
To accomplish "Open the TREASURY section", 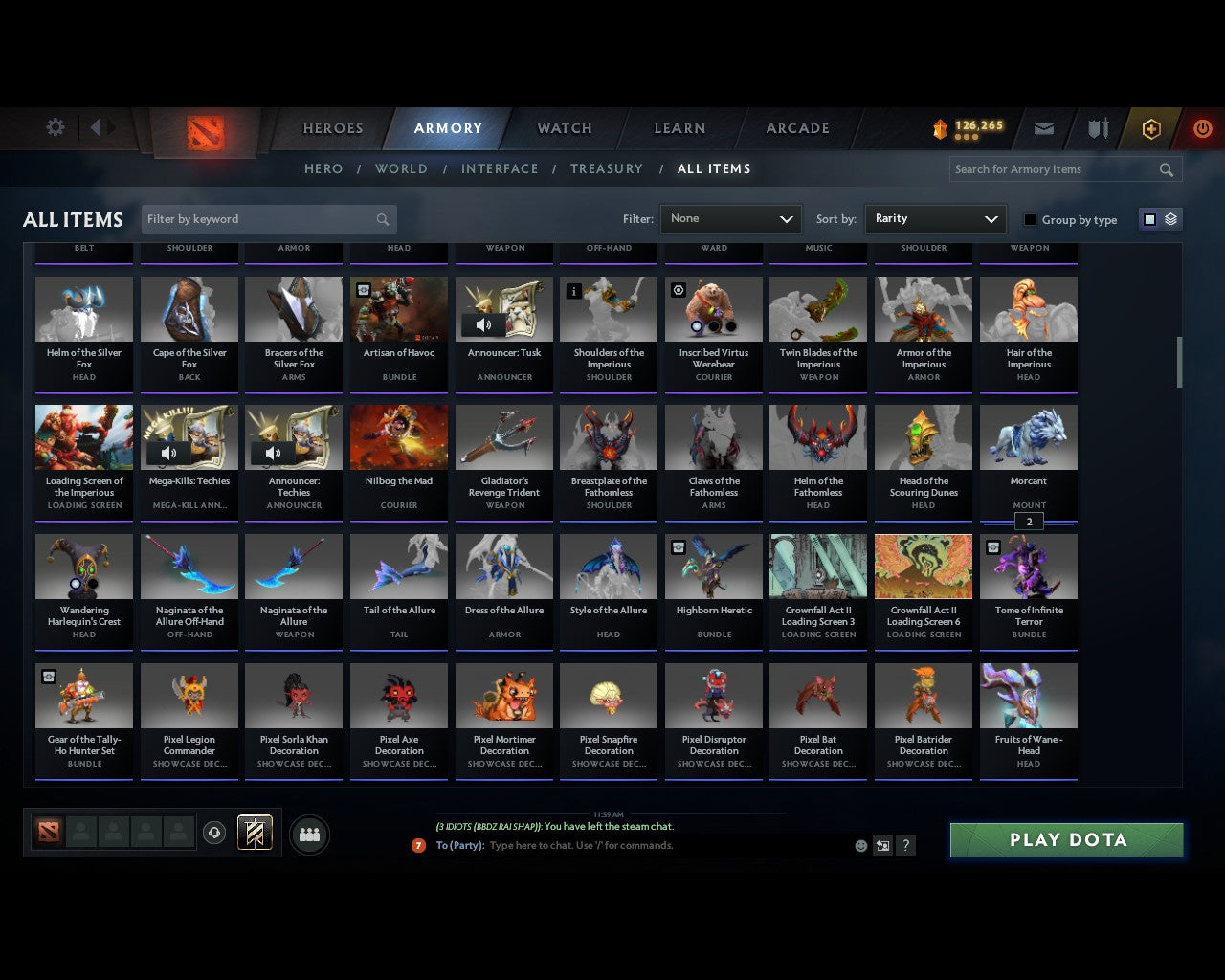I will tap(606, 168).
